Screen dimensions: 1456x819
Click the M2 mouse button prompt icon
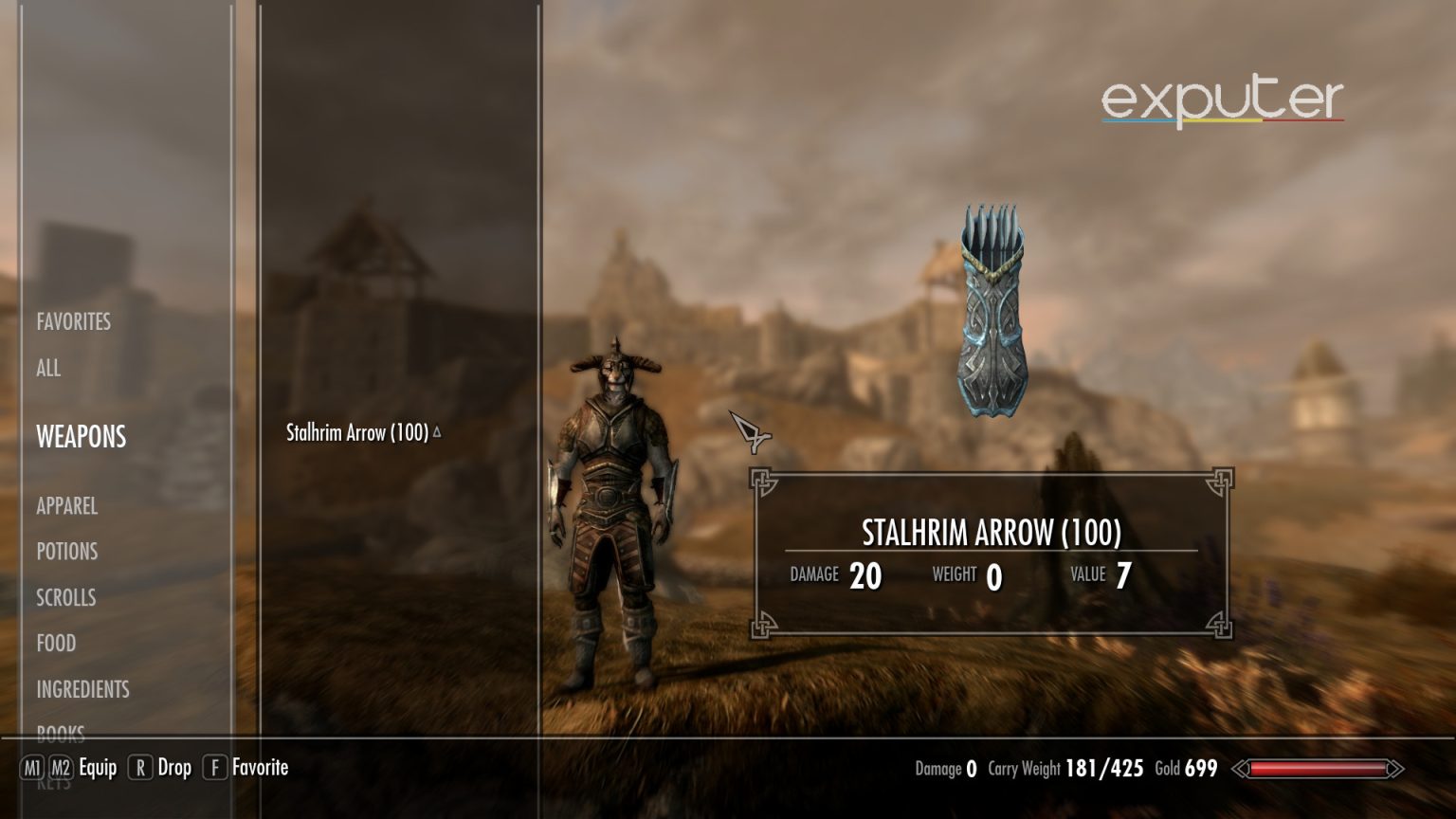coord(61,768)
